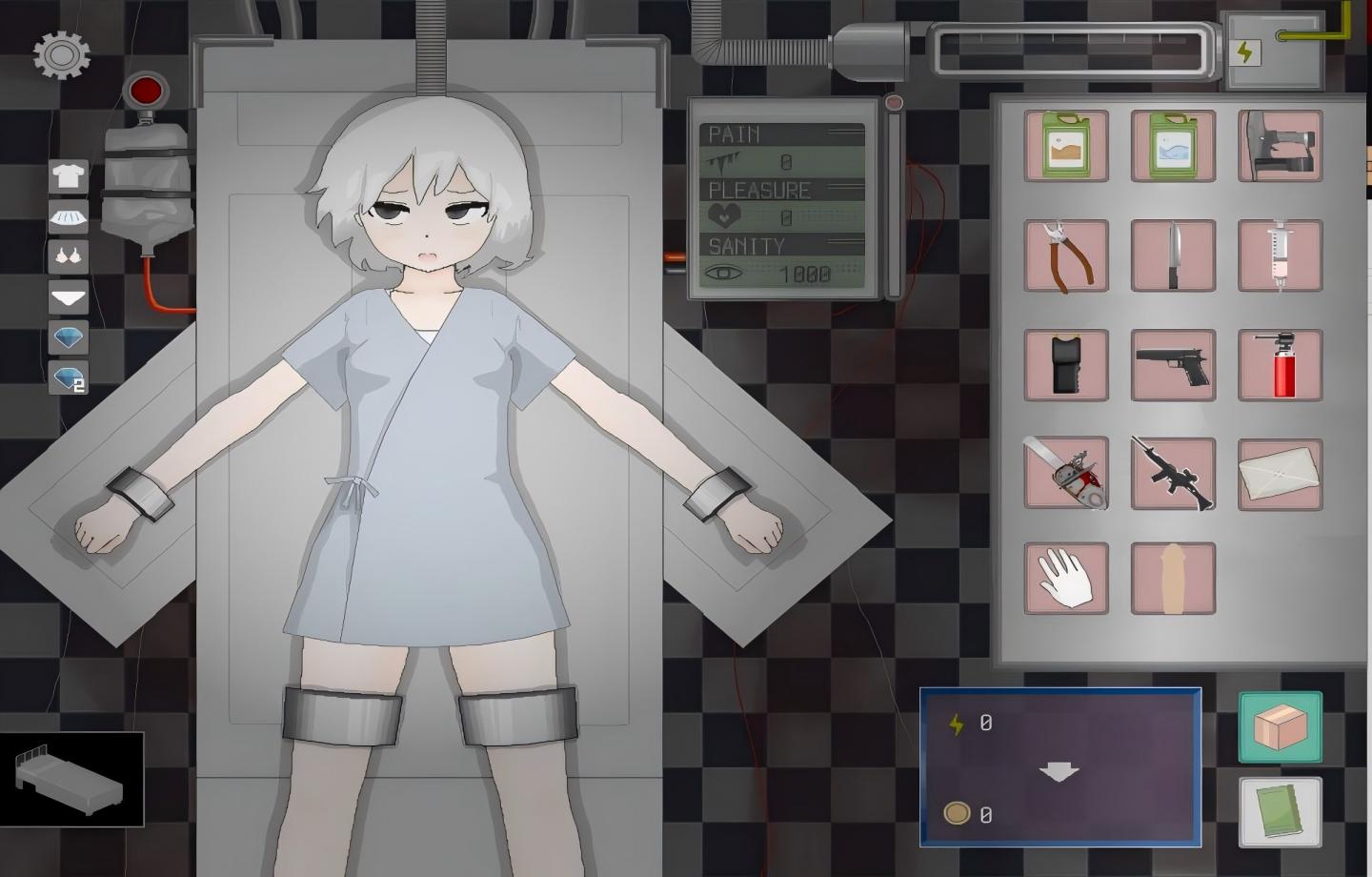This screenshot has width=1372, height=877.
Task: Choose the taser from the inventory
Action: (1064, 366)
